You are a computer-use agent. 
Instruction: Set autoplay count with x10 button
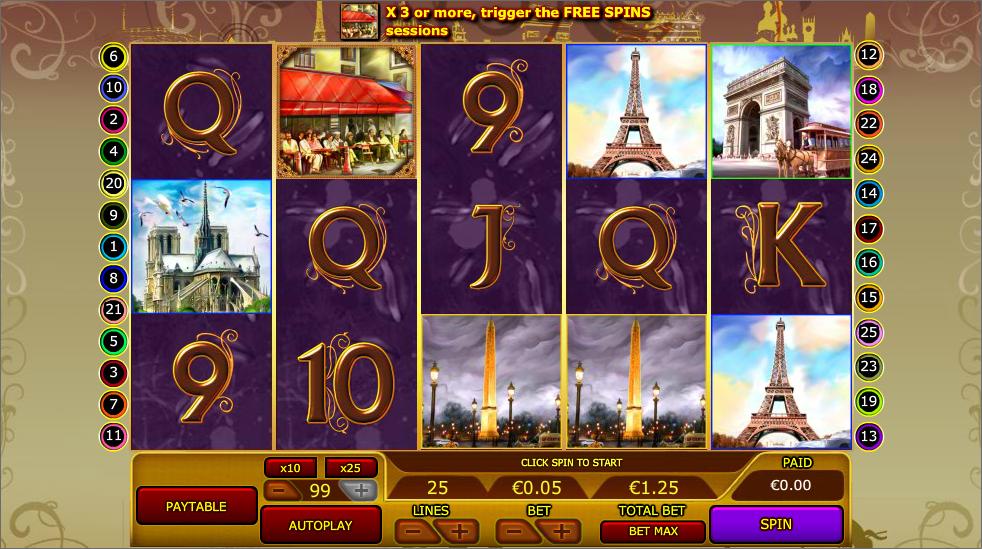coord(290,468)
